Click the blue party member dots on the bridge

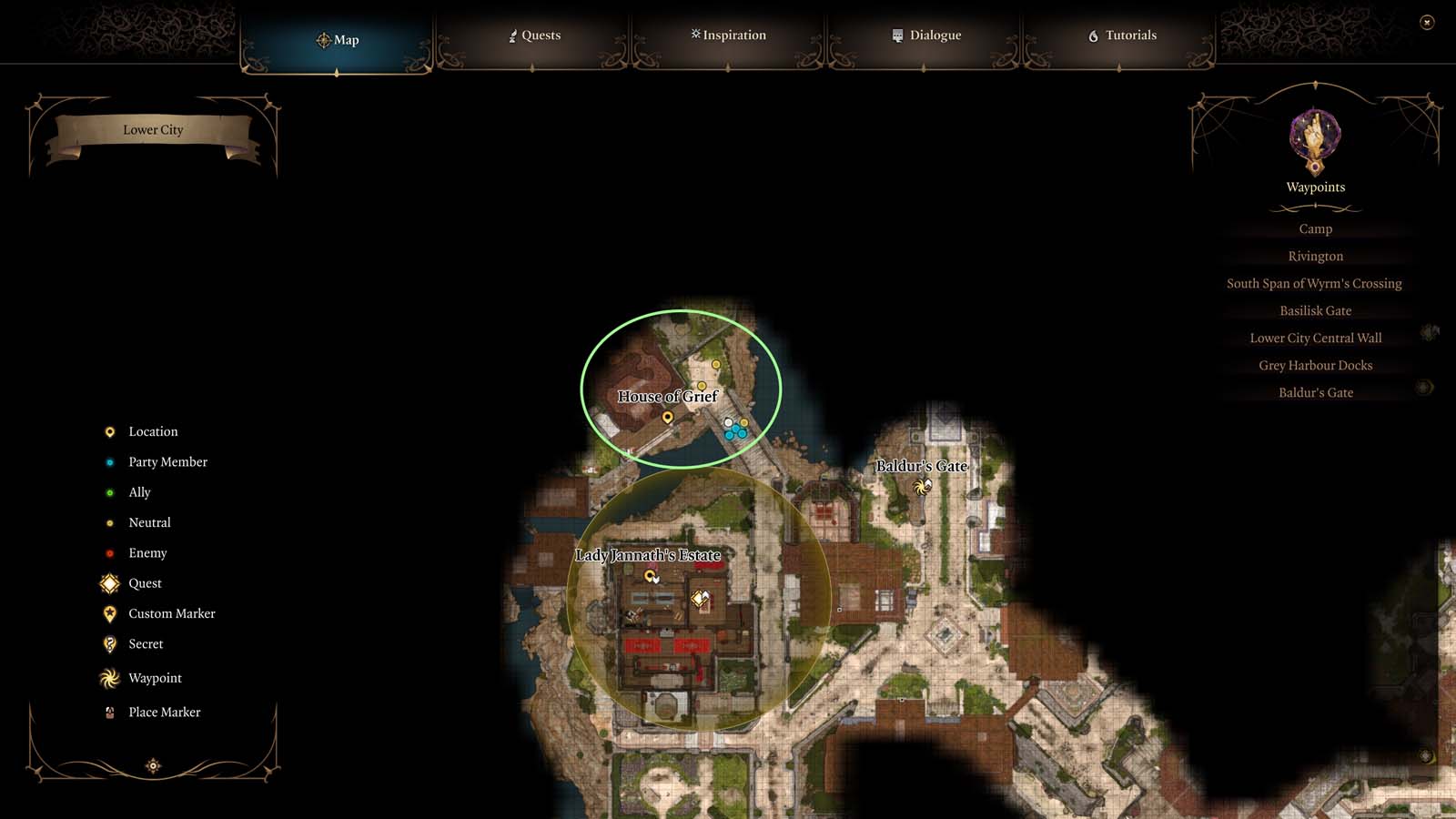pyautogui.click(x=734, y=430)
